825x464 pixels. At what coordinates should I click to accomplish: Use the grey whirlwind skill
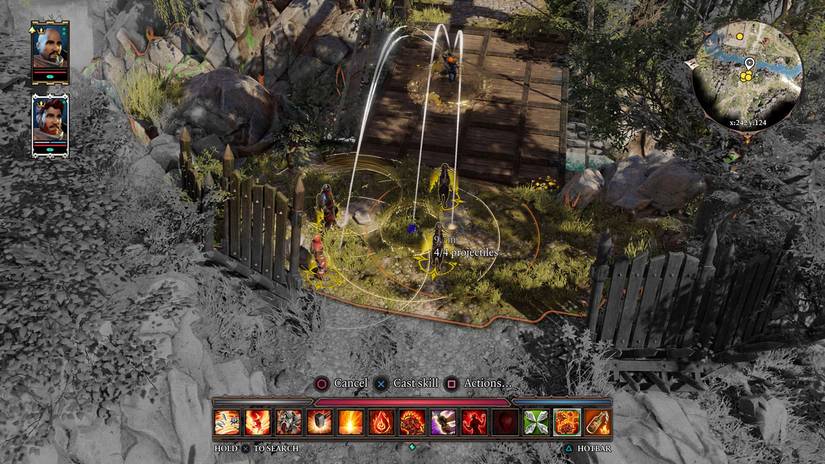point(289,422)
